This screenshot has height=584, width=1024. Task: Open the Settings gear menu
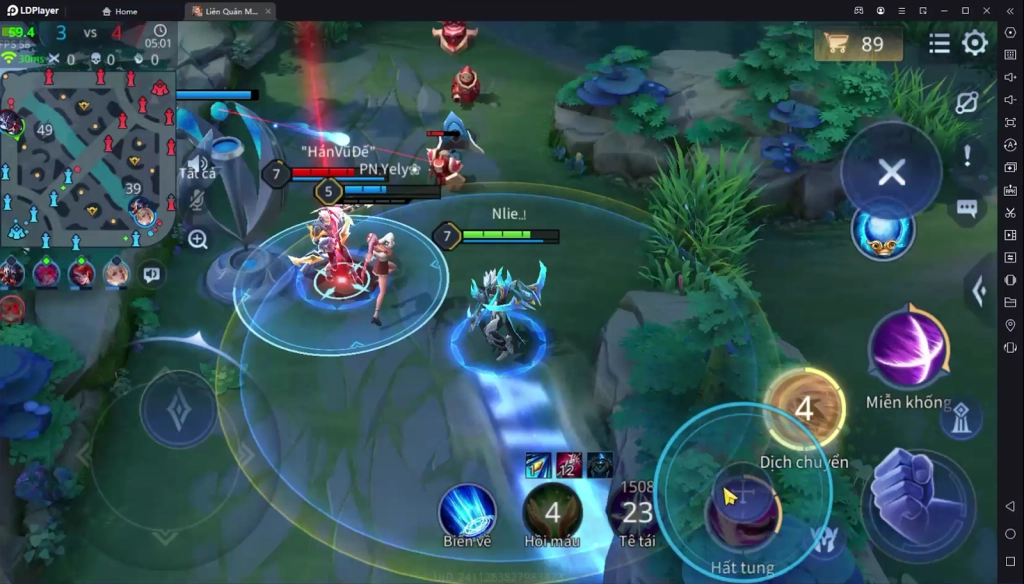tap(975, 43)
